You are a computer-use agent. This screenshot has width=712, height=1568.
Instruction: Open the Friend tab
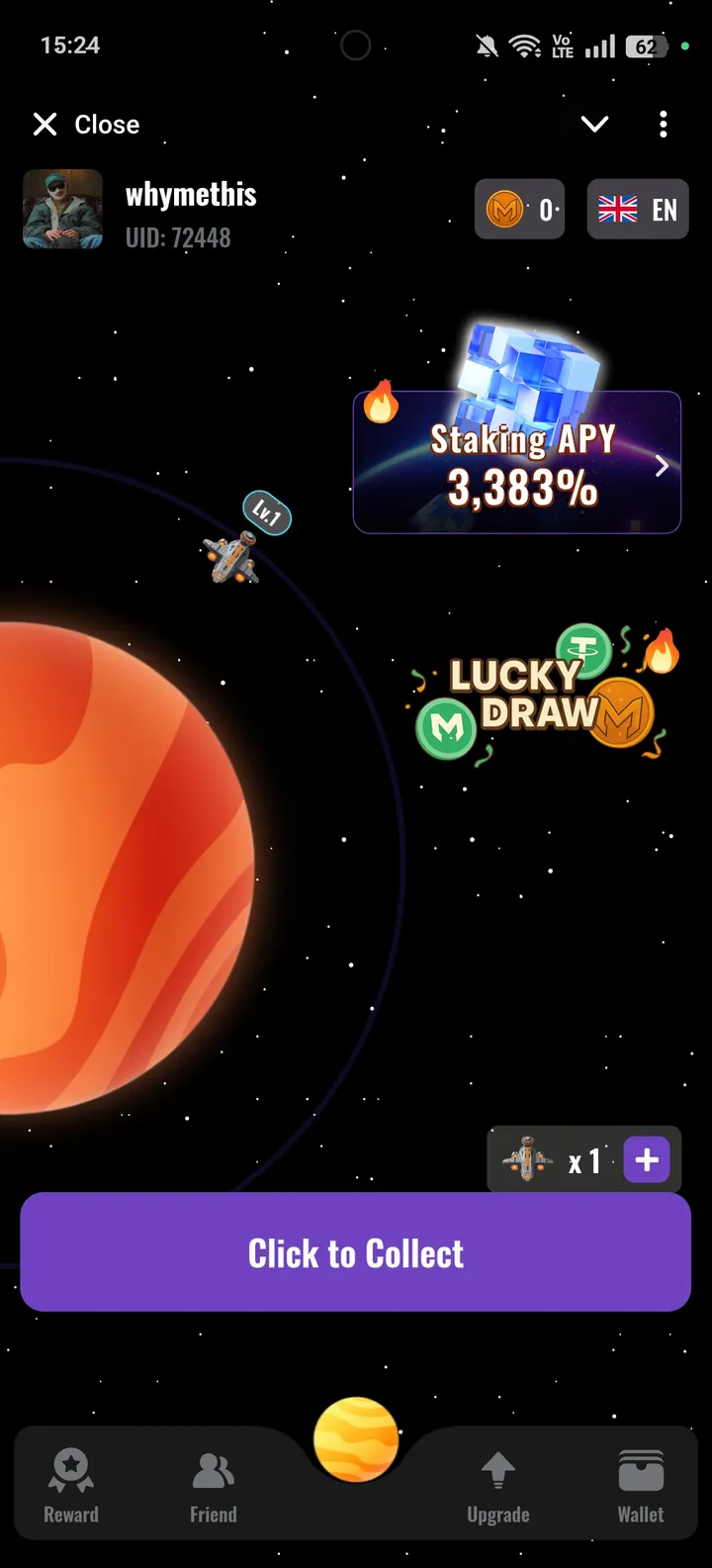pos(214,1484)
